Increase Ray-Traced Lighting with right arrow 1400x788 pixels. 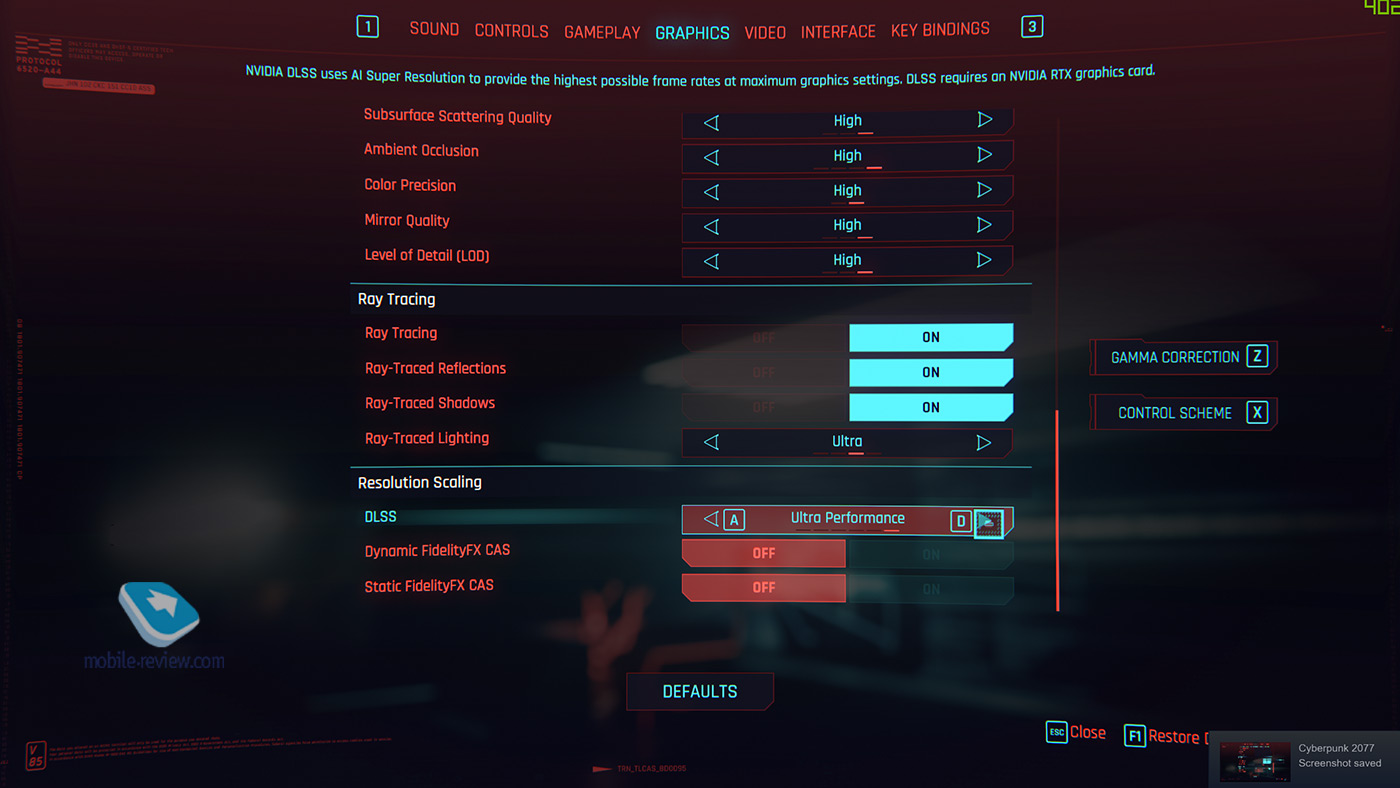point(984,442)
